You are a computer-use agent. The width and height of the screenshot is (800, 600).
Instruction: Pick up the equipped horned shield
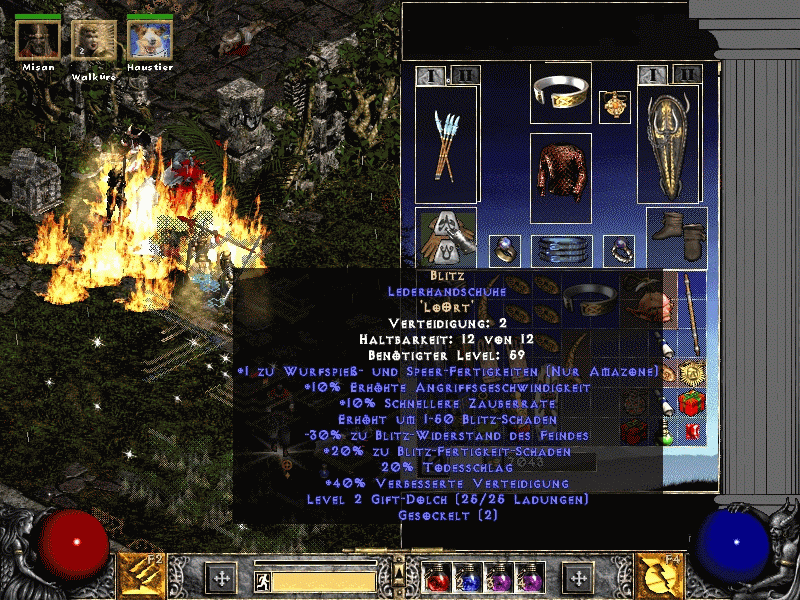click(669, 146)
